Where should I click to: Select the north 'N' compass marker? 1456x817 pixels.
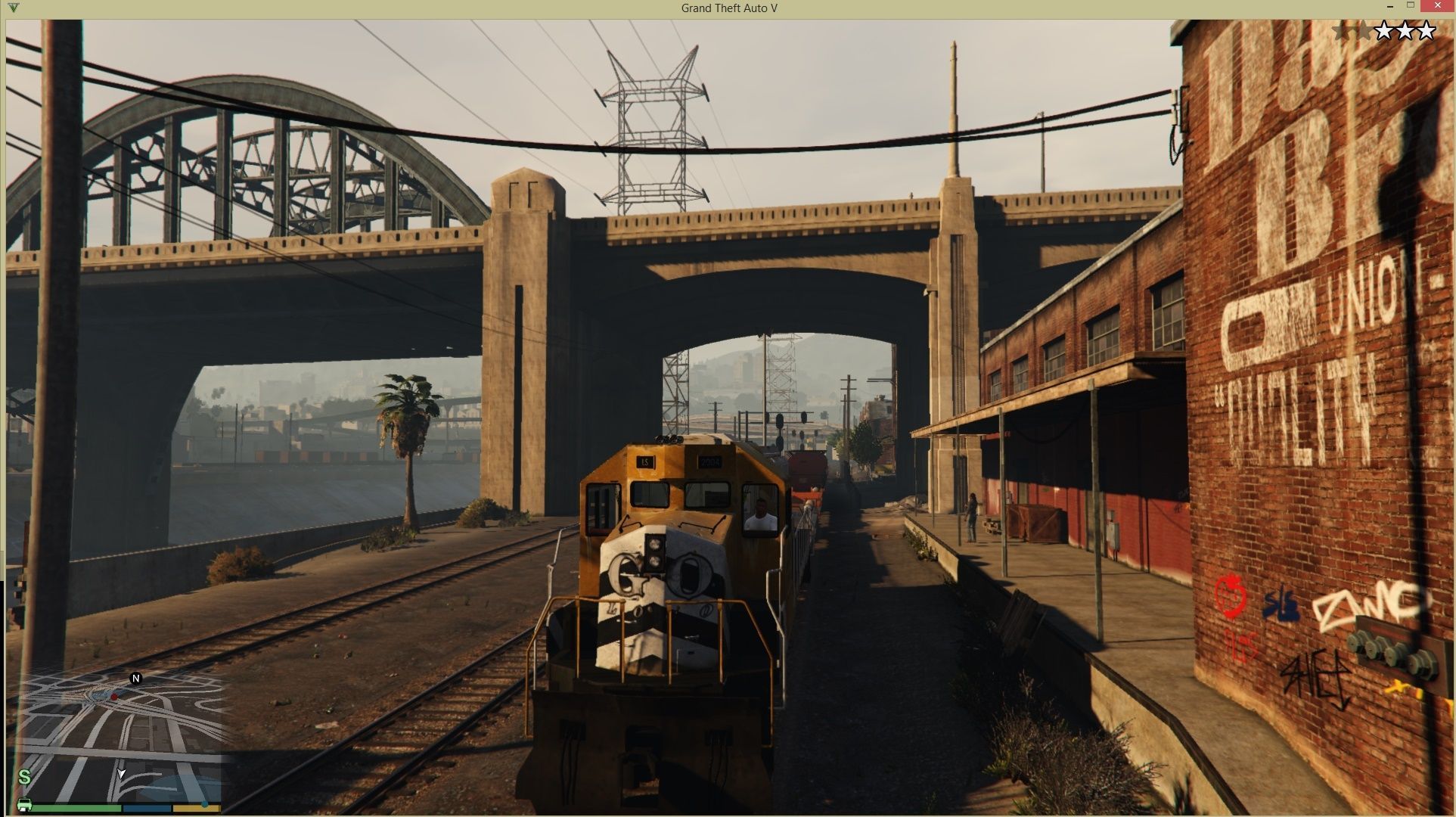pyautogui.click(x=136, y=679)
